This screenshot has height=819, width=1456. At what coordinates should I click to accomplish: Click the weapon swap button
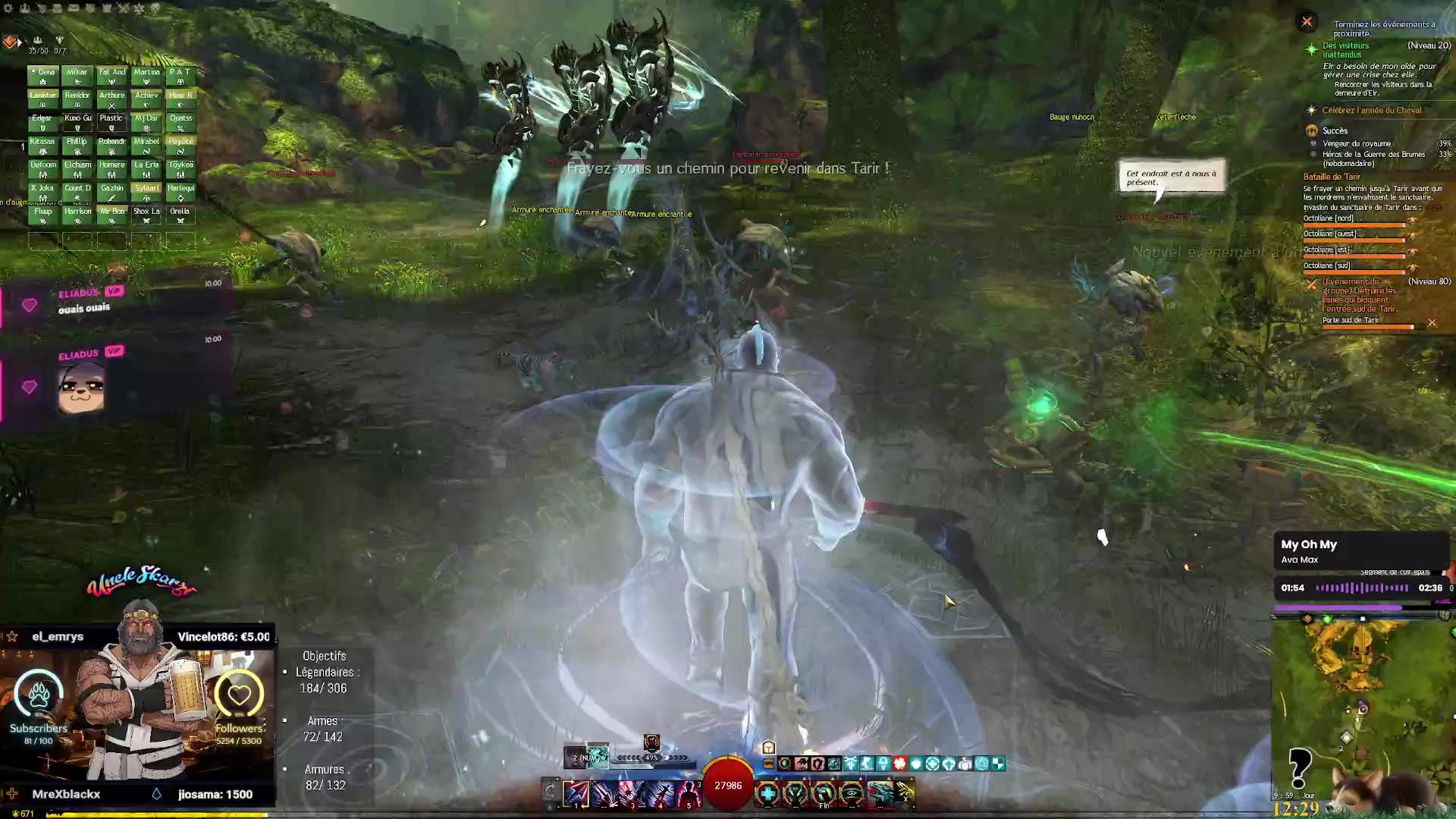pos(551,792)
